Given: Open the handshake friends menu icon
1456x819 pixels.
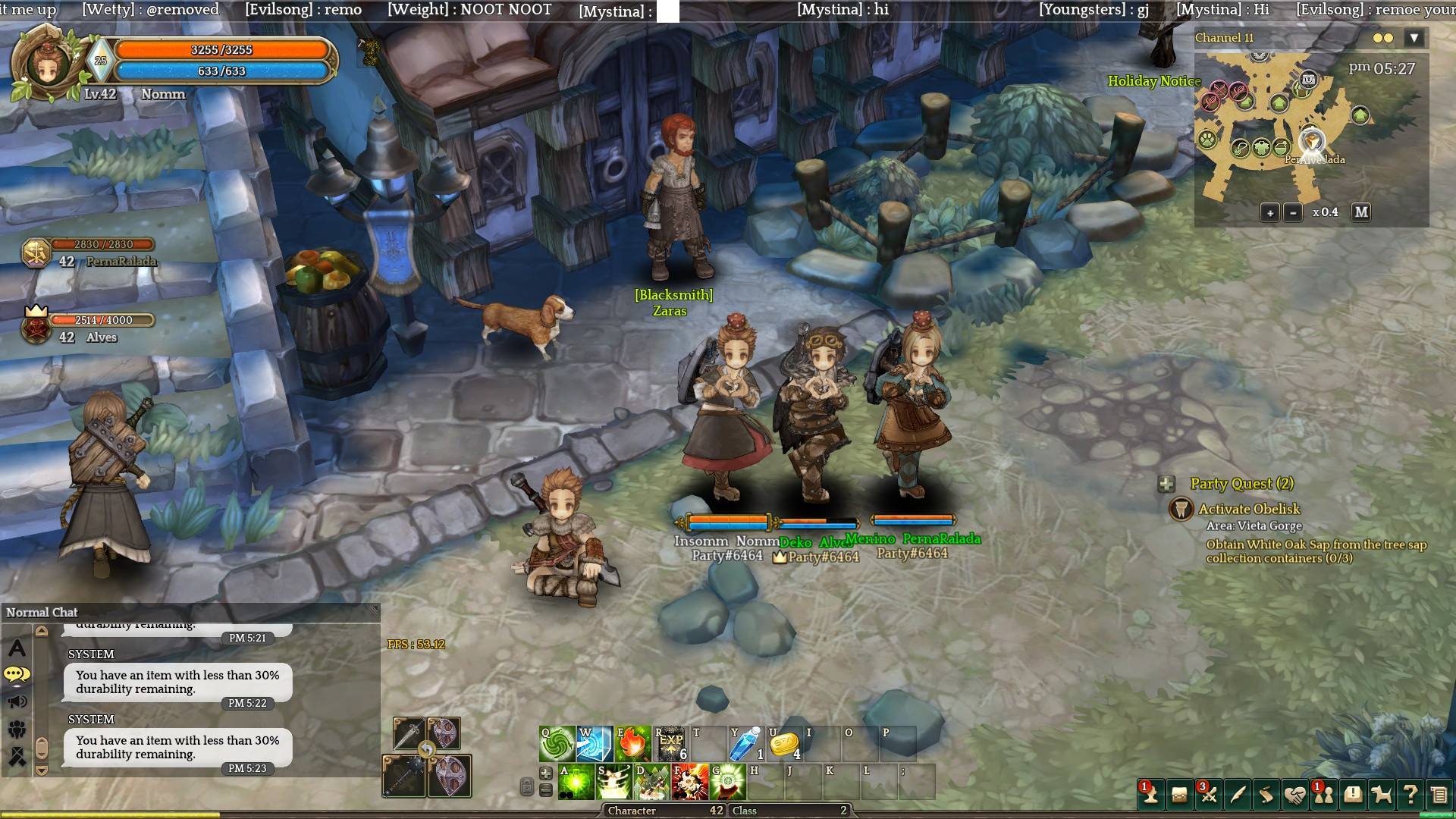Looking at the screenshot, I should 1294,794.
